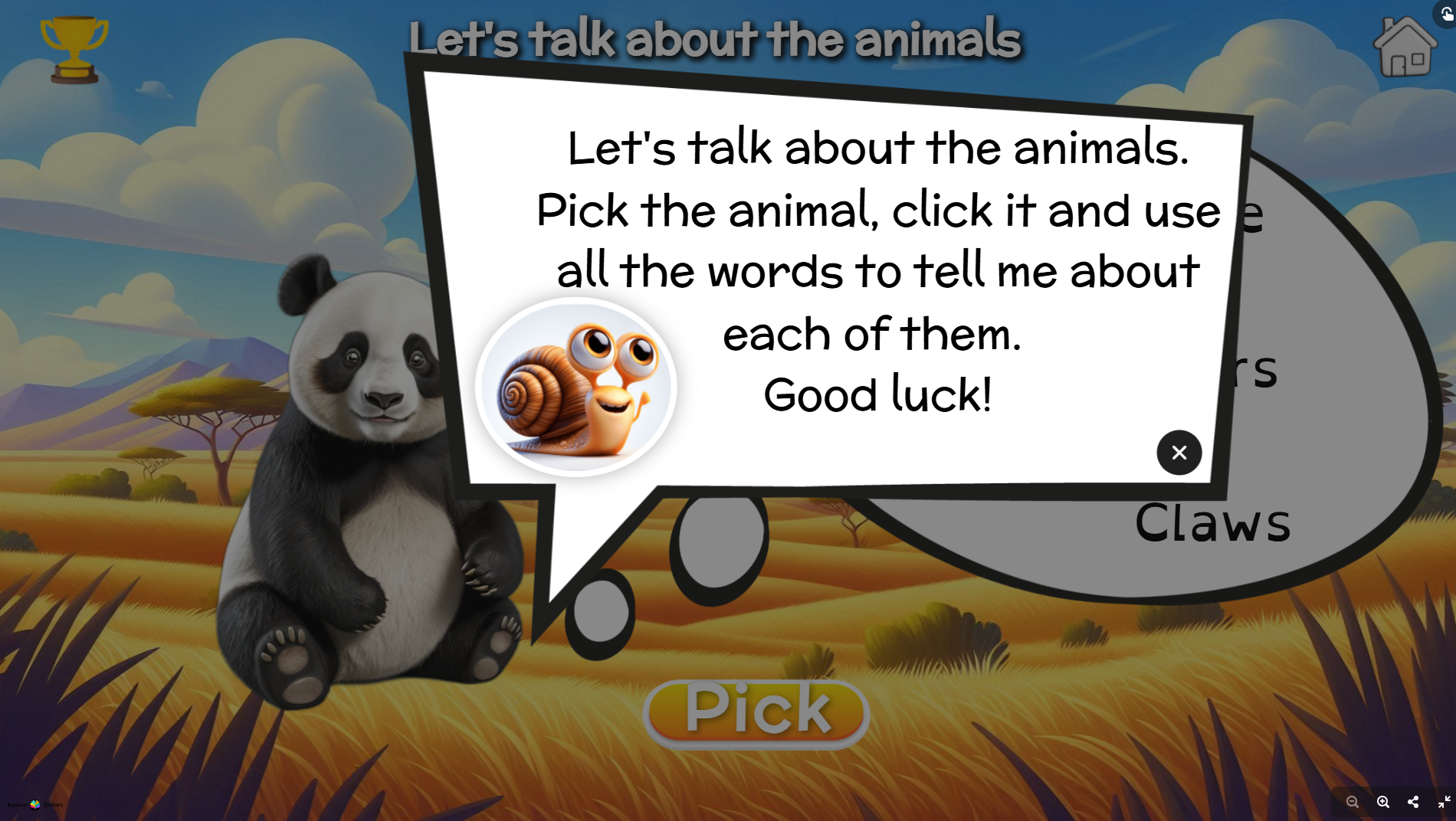The height and width of the screenshot is (821, 1456).
Task: Click the yellow Pick button
Action: click(x=756, y=711)
